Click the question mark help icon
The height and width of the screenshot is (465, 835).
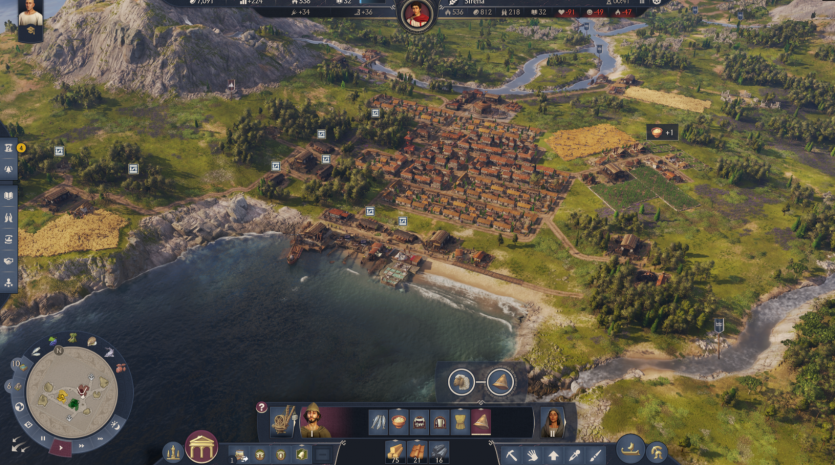(x=262, y=407)
